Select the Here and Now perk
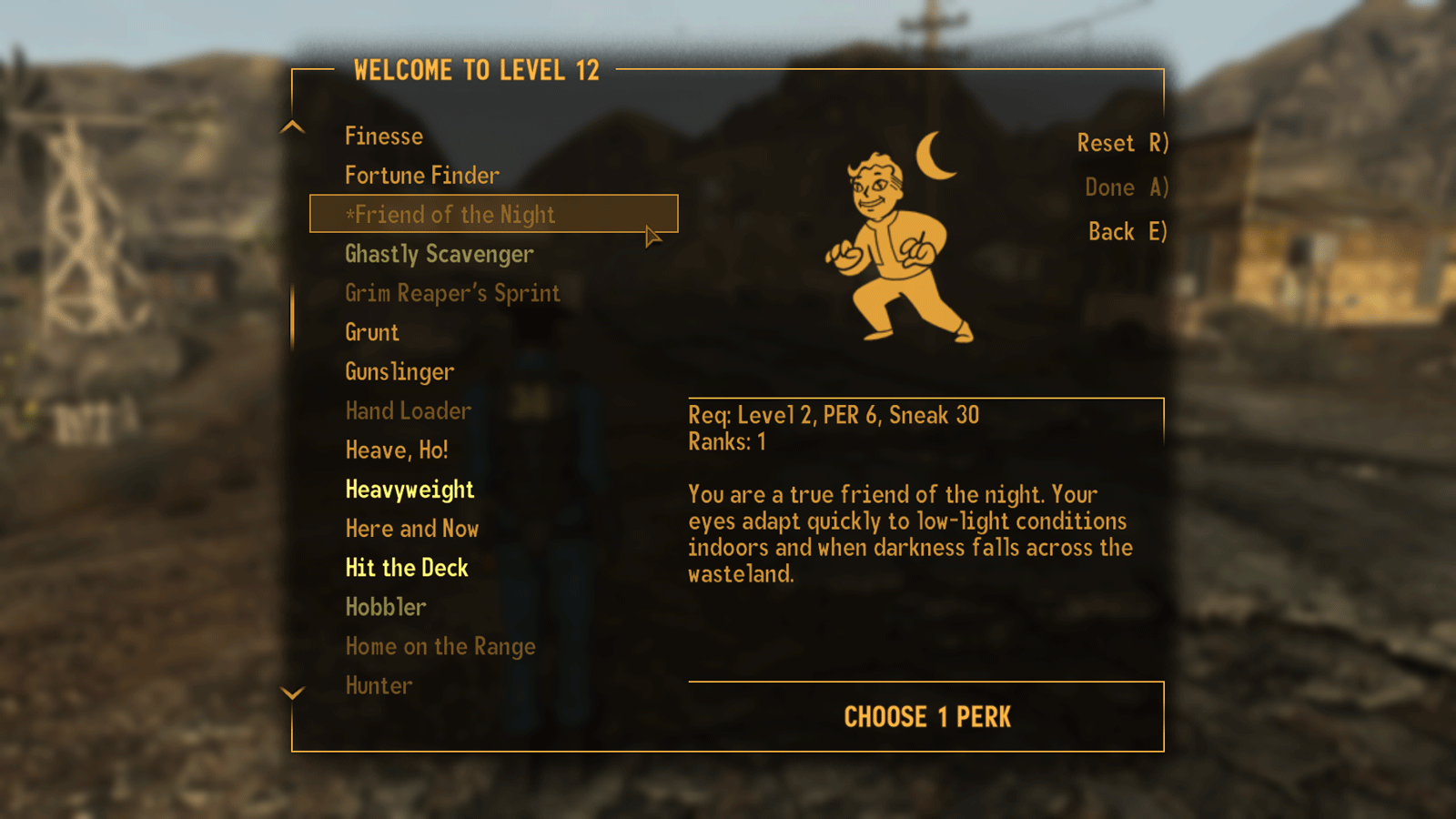The width and height of the screenshot is (1456, 819). pos(412,528)
